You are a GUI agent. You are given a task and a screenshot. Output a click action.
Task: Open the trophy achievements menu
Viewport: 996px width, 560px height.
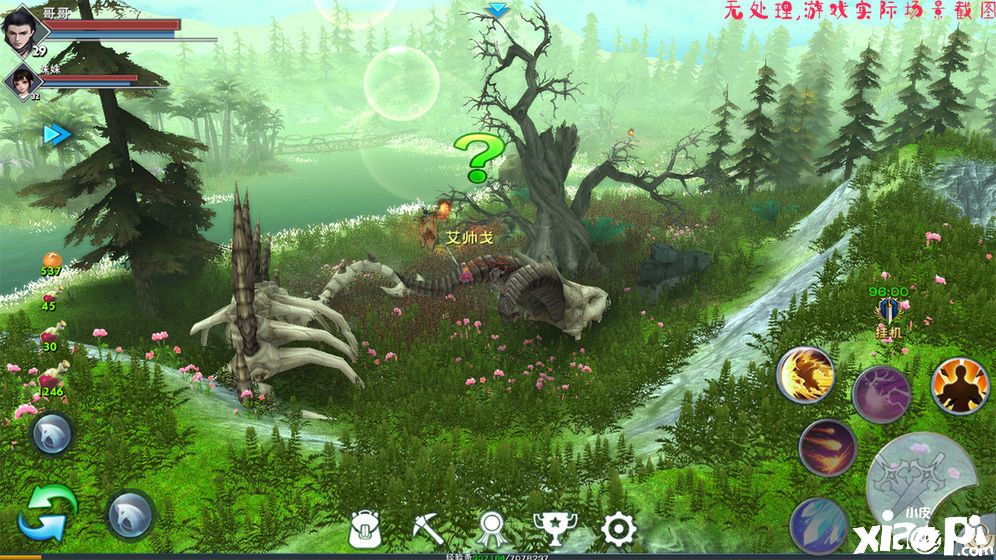553,528
